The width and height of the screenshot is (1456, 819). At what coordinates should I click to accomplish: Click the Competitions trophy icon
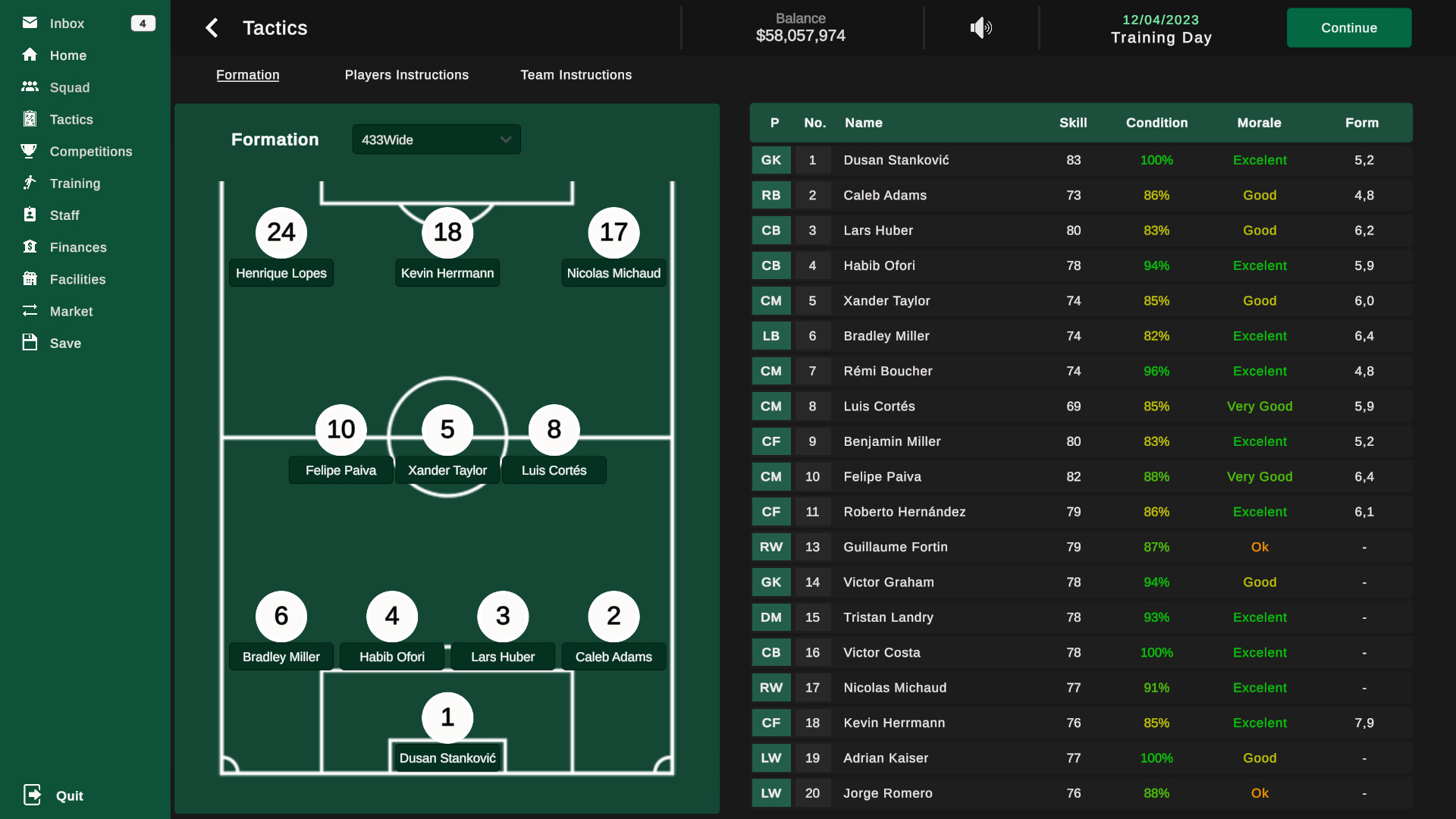(x=29, y=151)
